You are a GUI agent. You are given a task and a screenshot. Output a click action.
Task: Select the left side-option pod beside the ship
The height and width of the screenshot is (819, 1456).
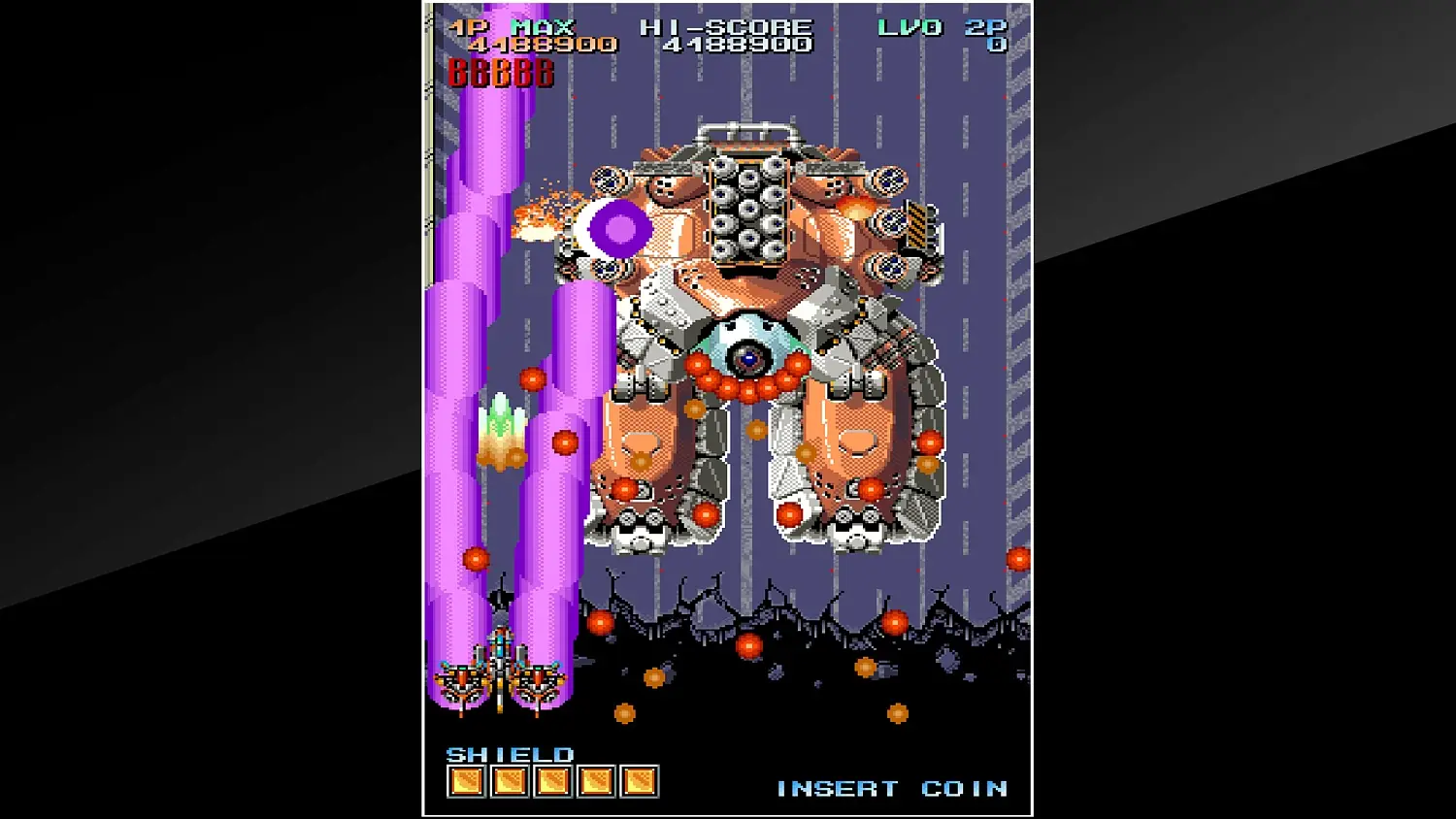pos(458,681)
